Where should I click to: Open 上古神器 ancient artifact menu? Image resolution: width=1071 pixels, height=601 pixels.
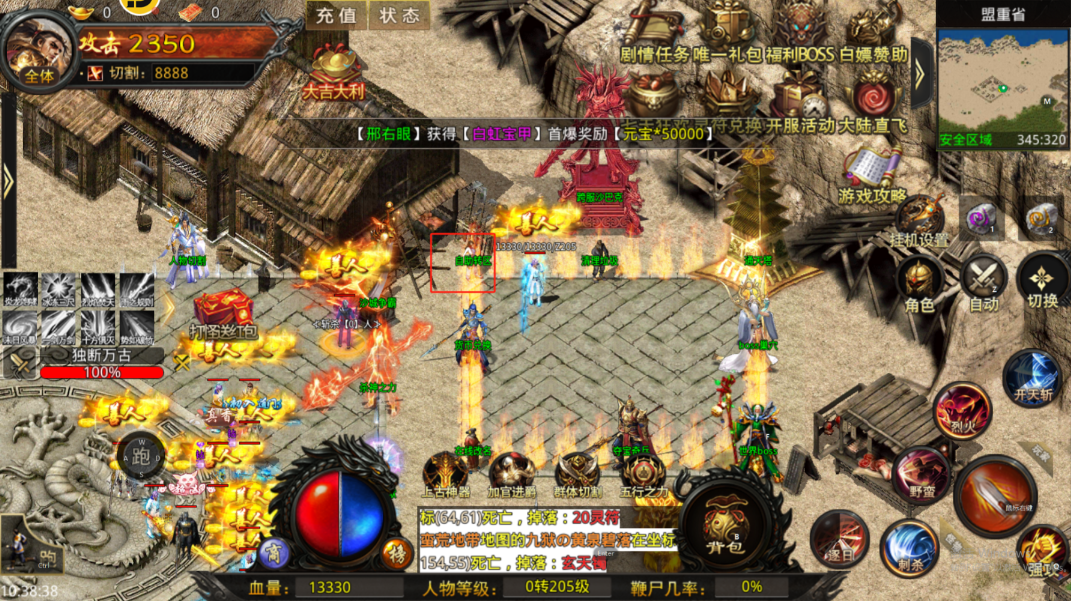(444, 475)
